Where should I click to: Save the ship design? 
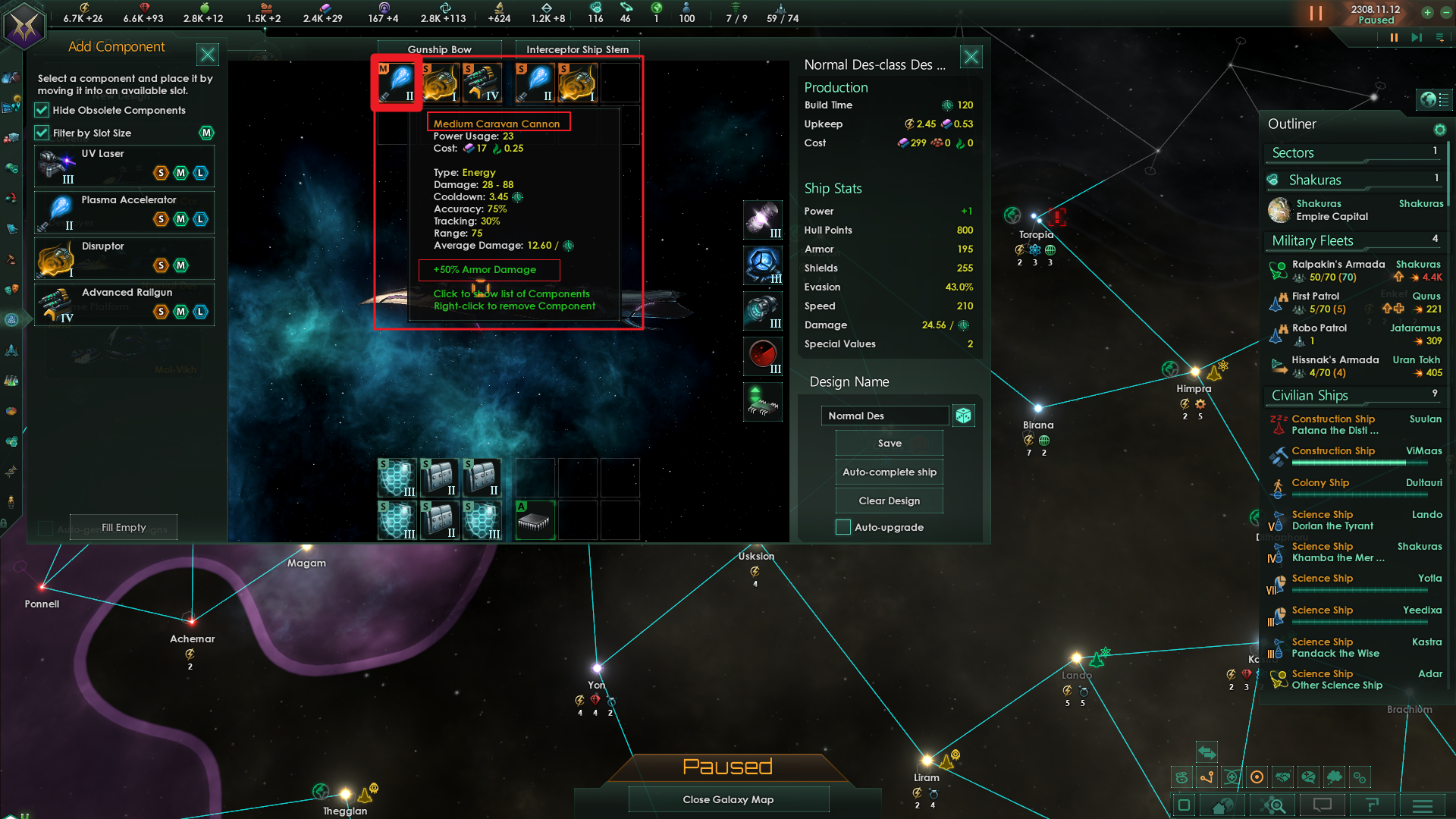[x=889, y=444]
